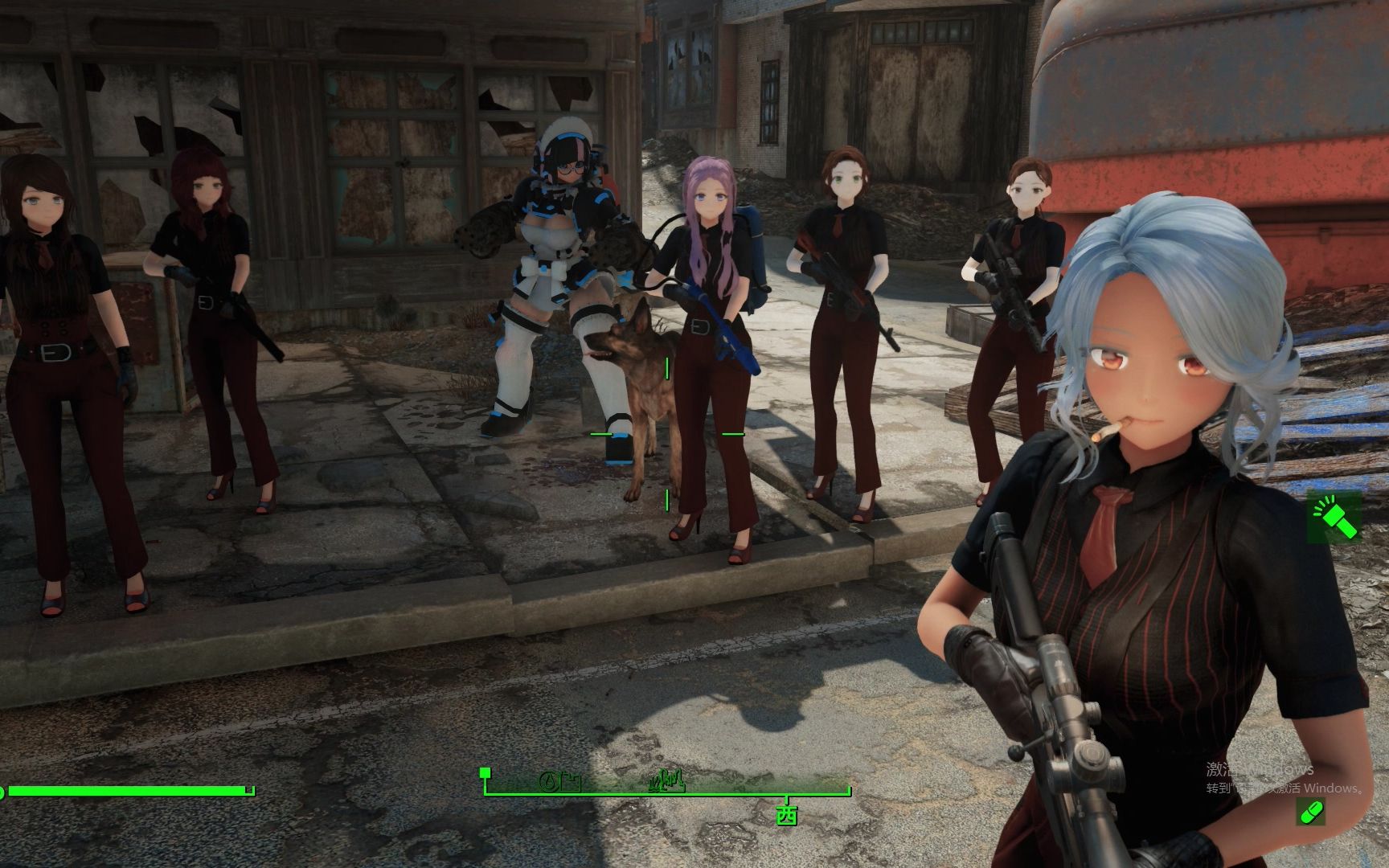The image size is (1389, 868).
Task: Click the green pill capsule icon
Action: tap(1311, 813)
